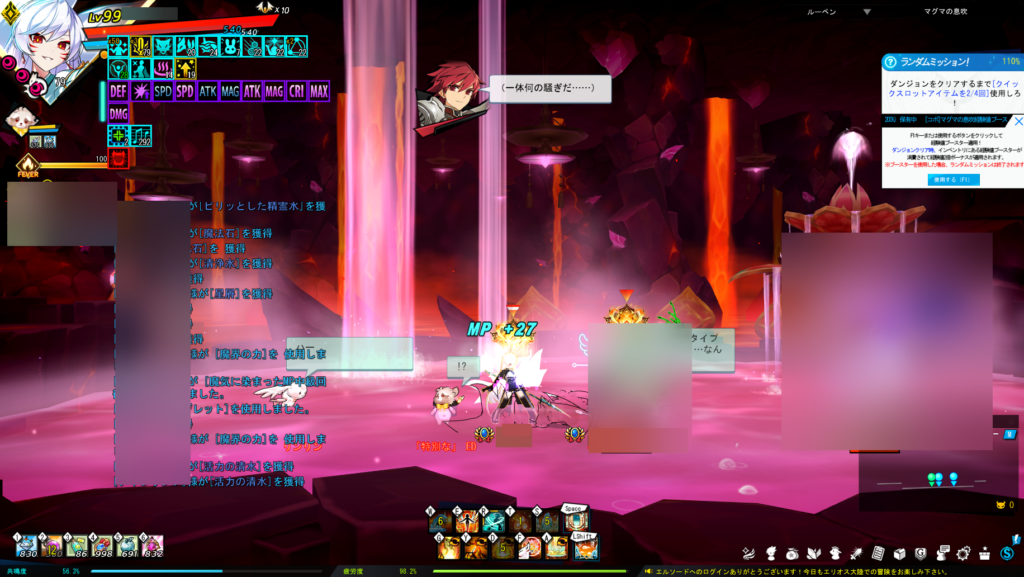Click the blue 使用する (F1) booster button
The image size is (1024, 577).
[952, 179]
